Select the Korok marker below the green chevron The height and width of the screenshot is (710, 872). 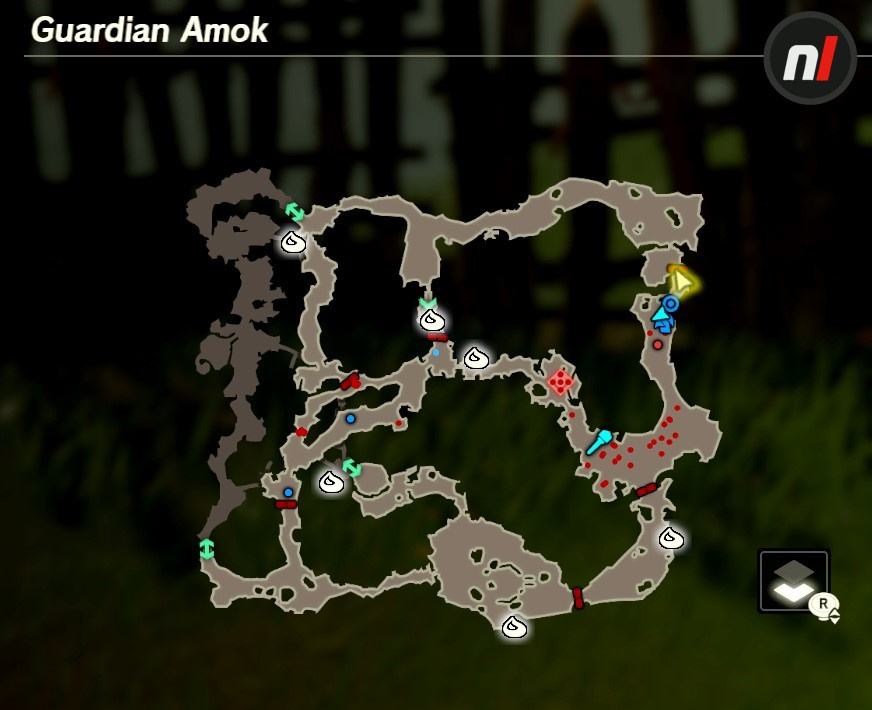point(432,321)
